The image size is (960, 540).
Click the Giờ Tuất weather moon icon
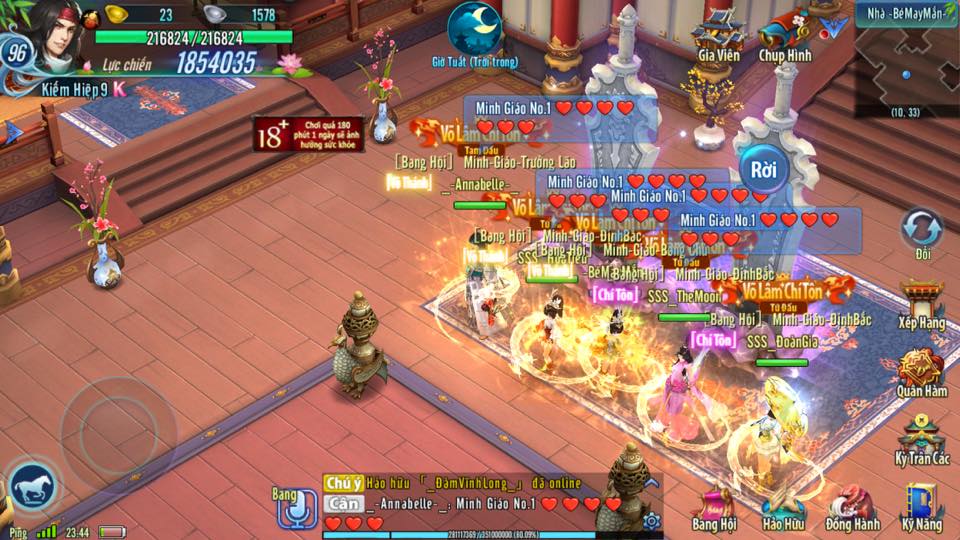click(x=474, y=28)
